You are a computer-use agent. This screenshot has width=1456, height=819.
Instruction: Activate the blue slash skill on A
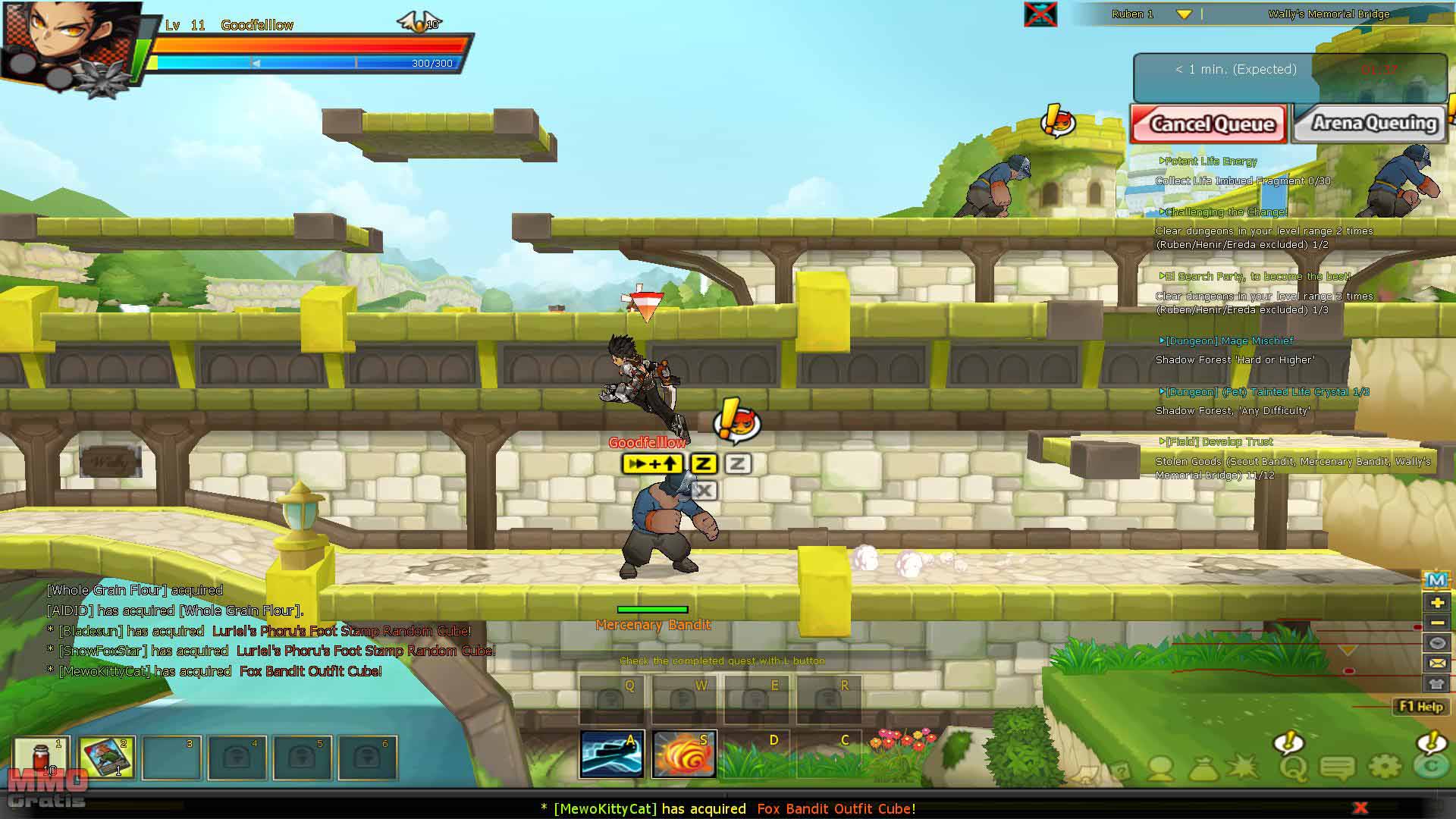pos(612,754)
